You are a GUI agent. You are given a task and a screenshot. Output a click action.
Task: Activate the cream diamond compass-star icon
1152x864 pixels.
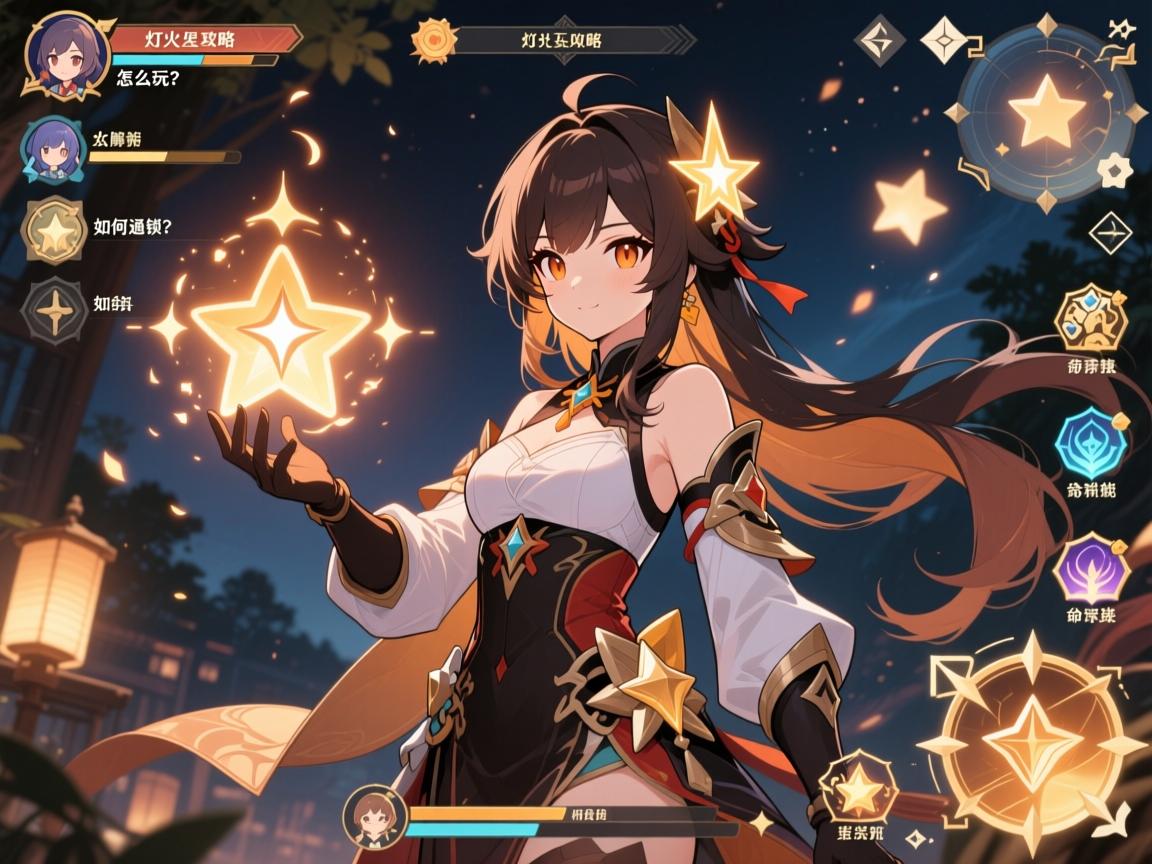click(x=945, y=41)
